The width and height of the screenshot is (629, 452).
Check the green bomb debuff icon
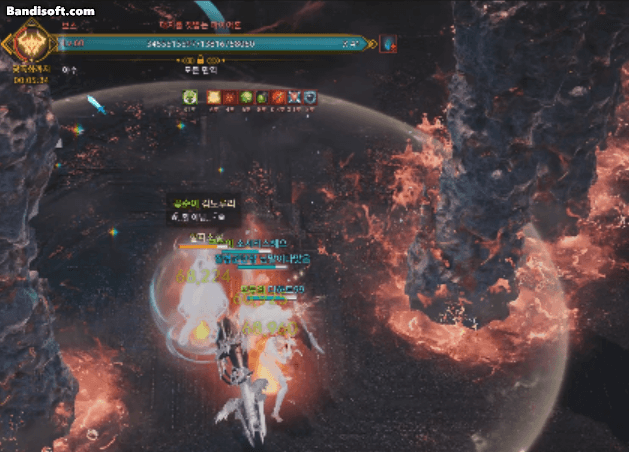coord(263,97)
